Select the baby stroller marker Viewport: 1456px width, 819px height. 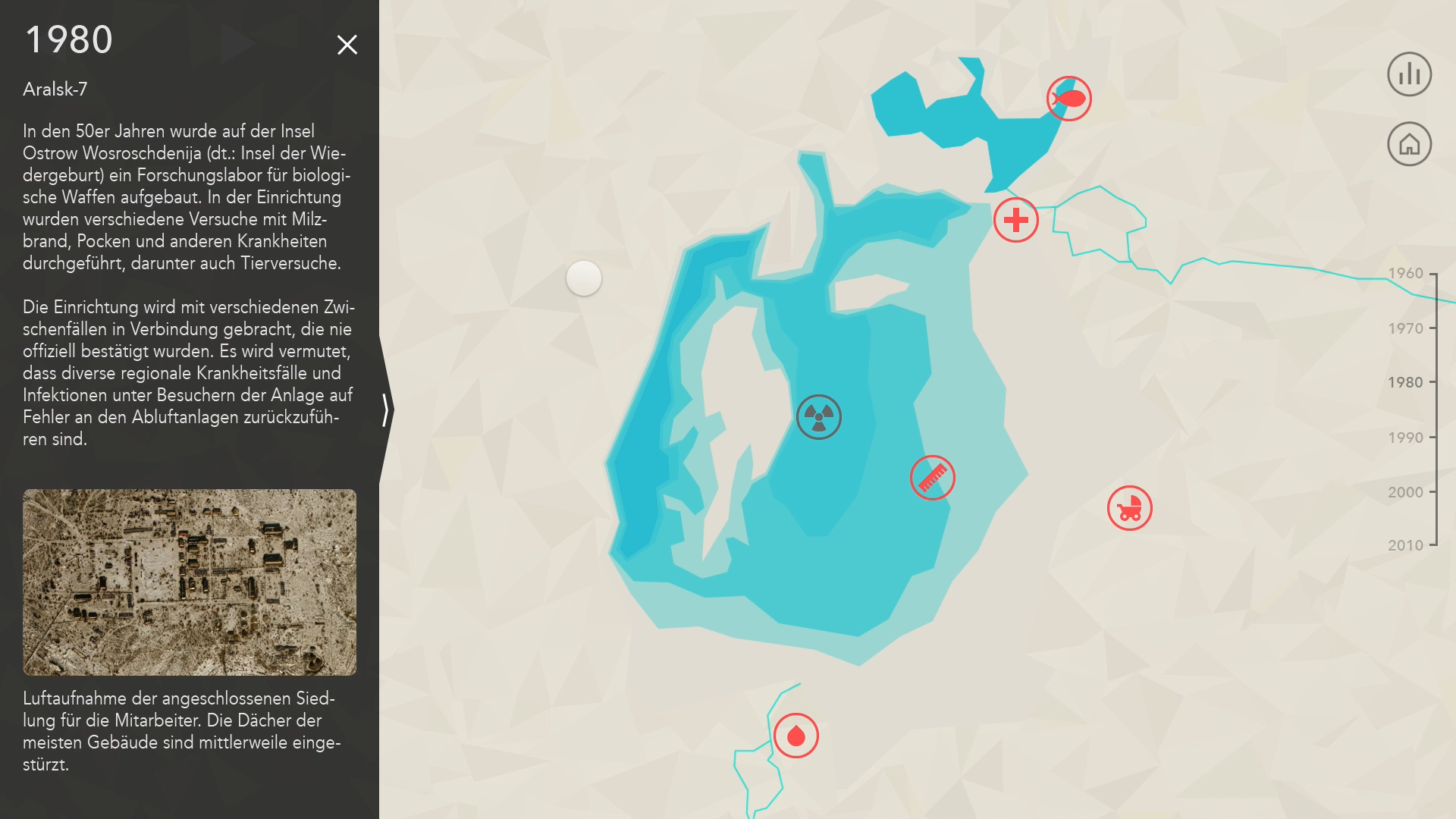[1129, 508]
